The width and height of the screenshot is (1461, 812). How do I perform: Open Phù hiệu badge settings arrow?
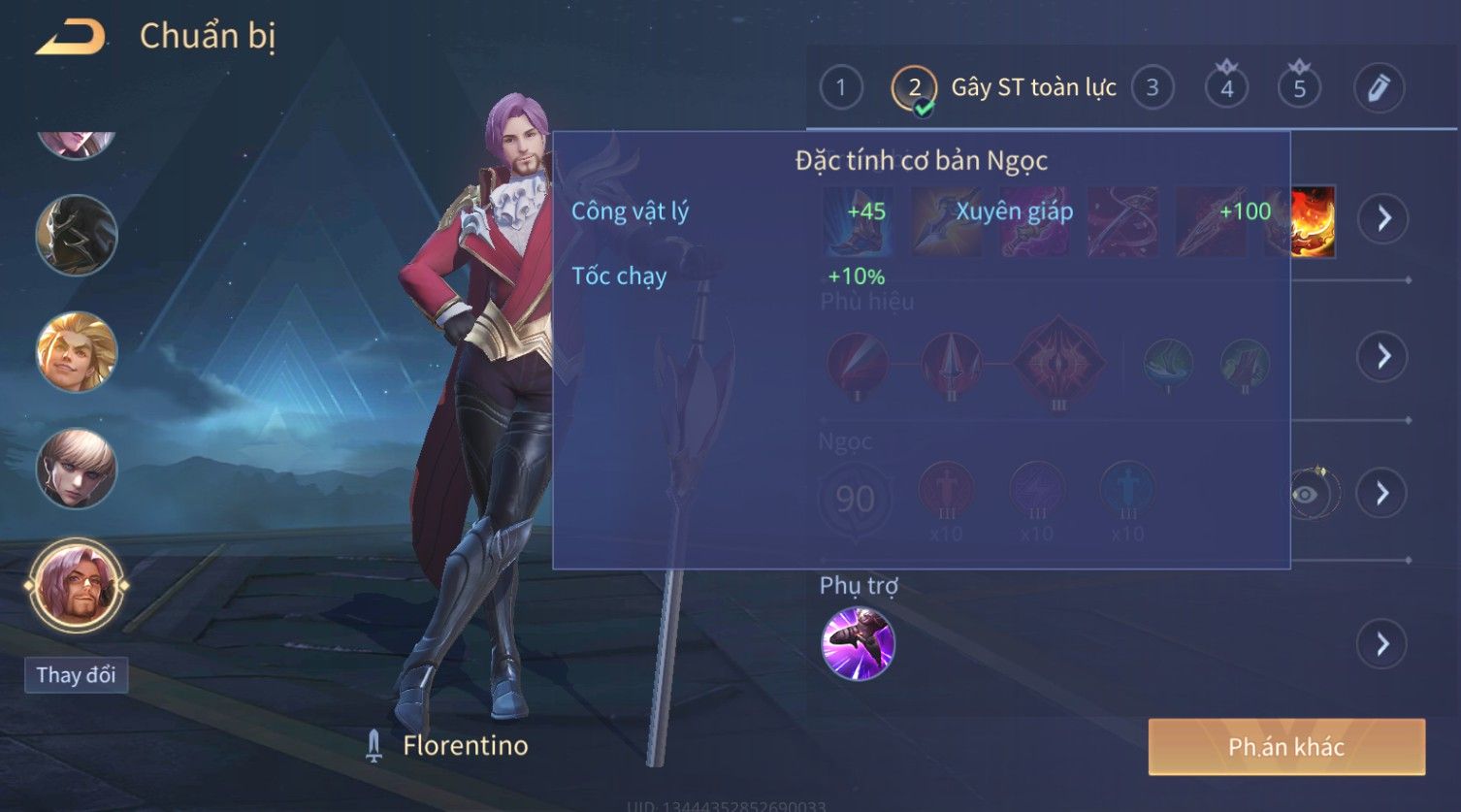(x=1383, y=356)
